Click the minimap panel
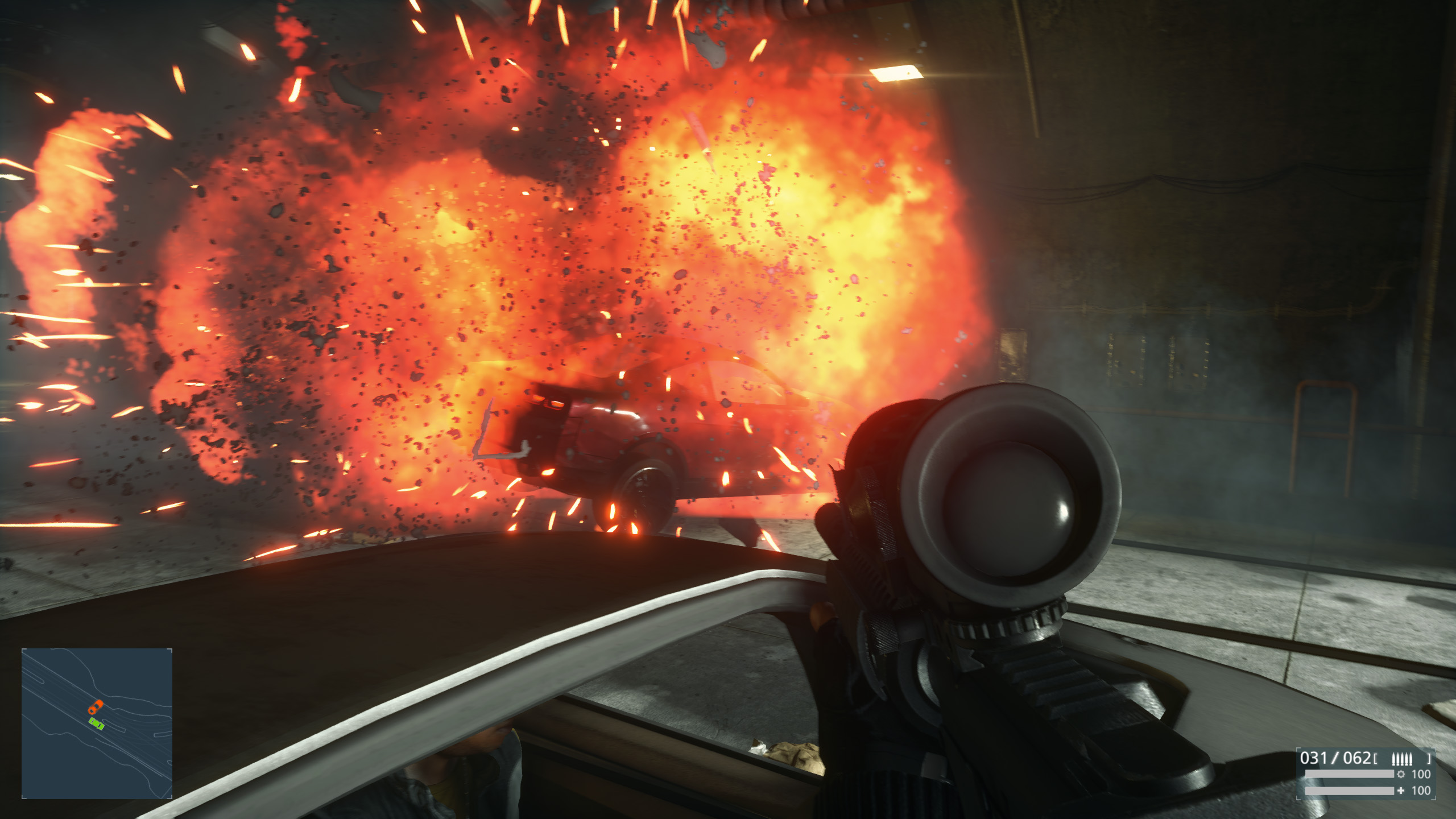 (97, 723)
